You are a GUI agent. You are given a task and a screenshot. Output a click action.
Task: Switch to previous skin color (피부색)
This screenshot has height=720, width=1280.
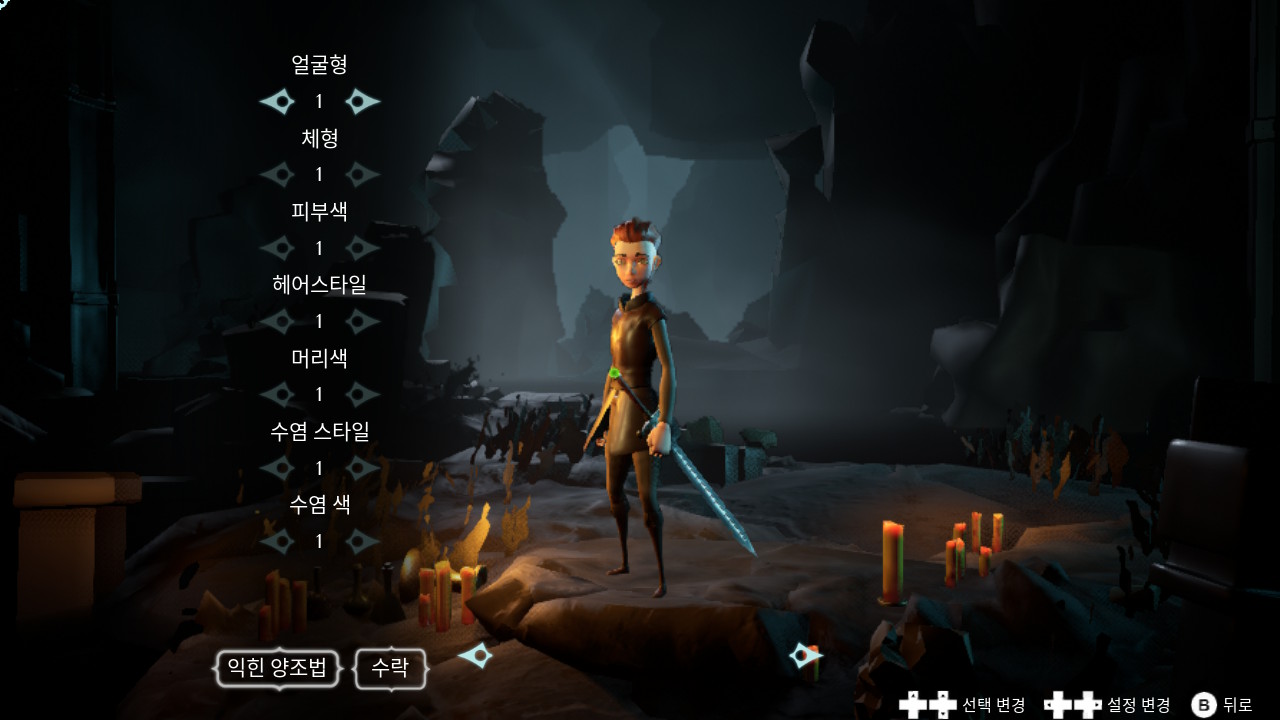[x=278, y=247]
